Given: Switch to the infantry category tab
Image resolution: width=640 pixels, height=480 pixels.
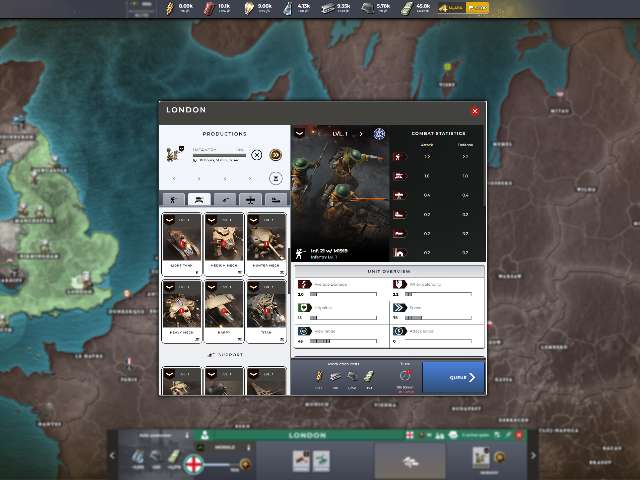Looking at the screenshot, I should pos(172,199).
